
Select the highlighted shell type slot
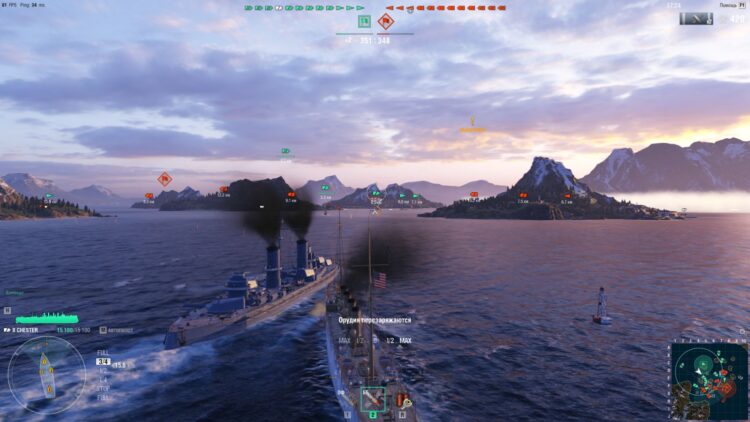(x=373, y=398)
